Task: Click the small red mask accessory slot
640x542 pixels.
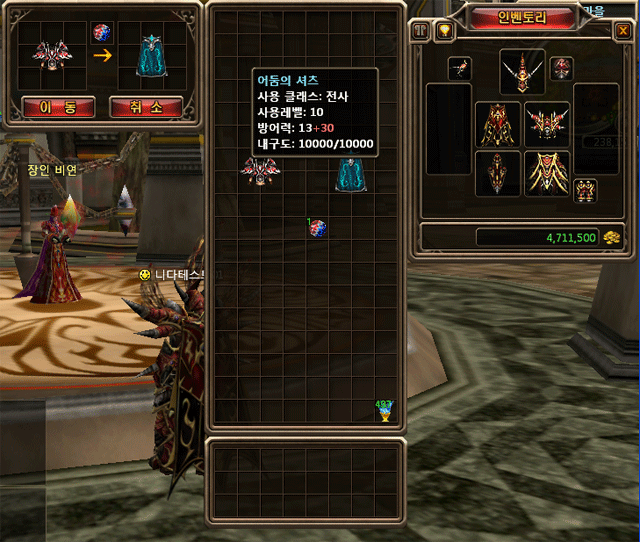Action: (561, 68)
